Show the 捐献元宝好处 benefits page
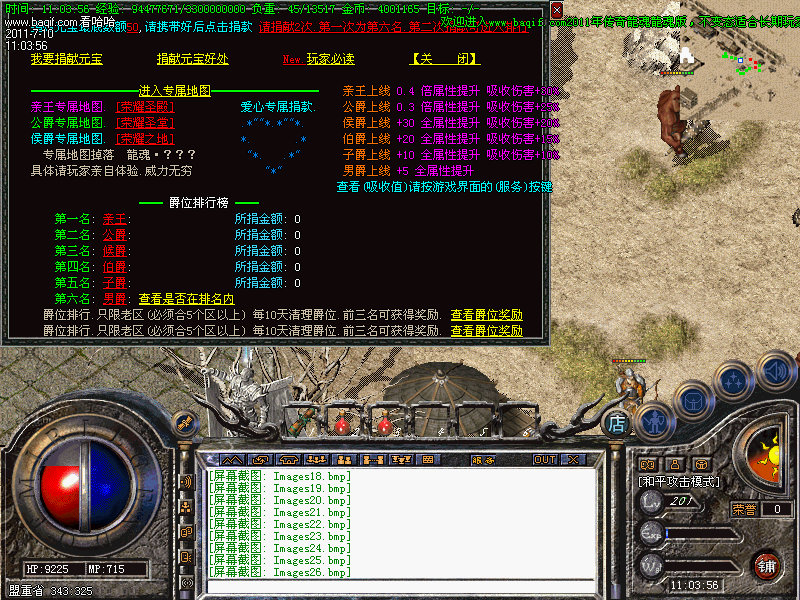 coord(192,59)
